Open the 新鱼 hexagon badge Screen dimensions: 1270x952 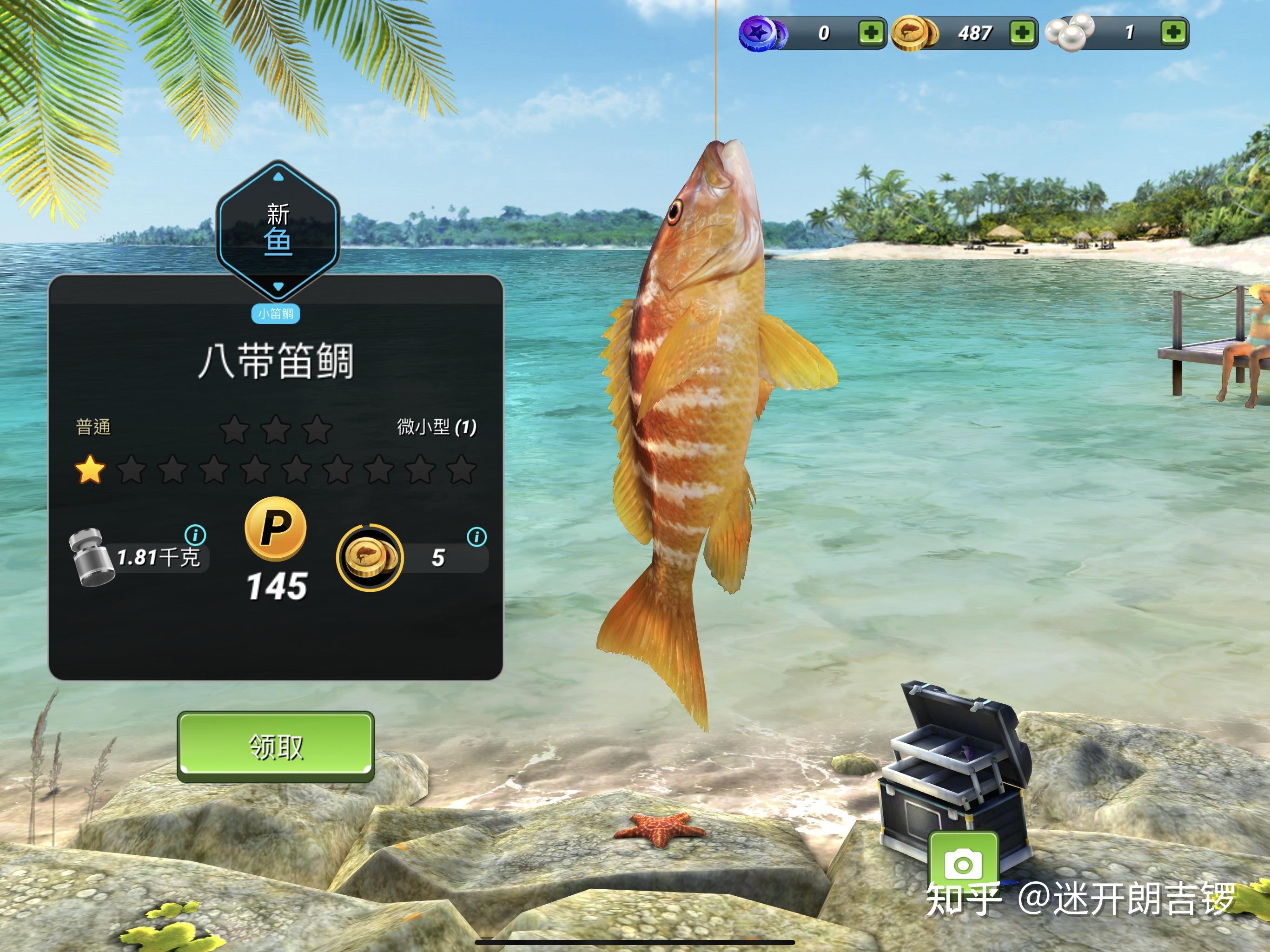coord(278,230)
